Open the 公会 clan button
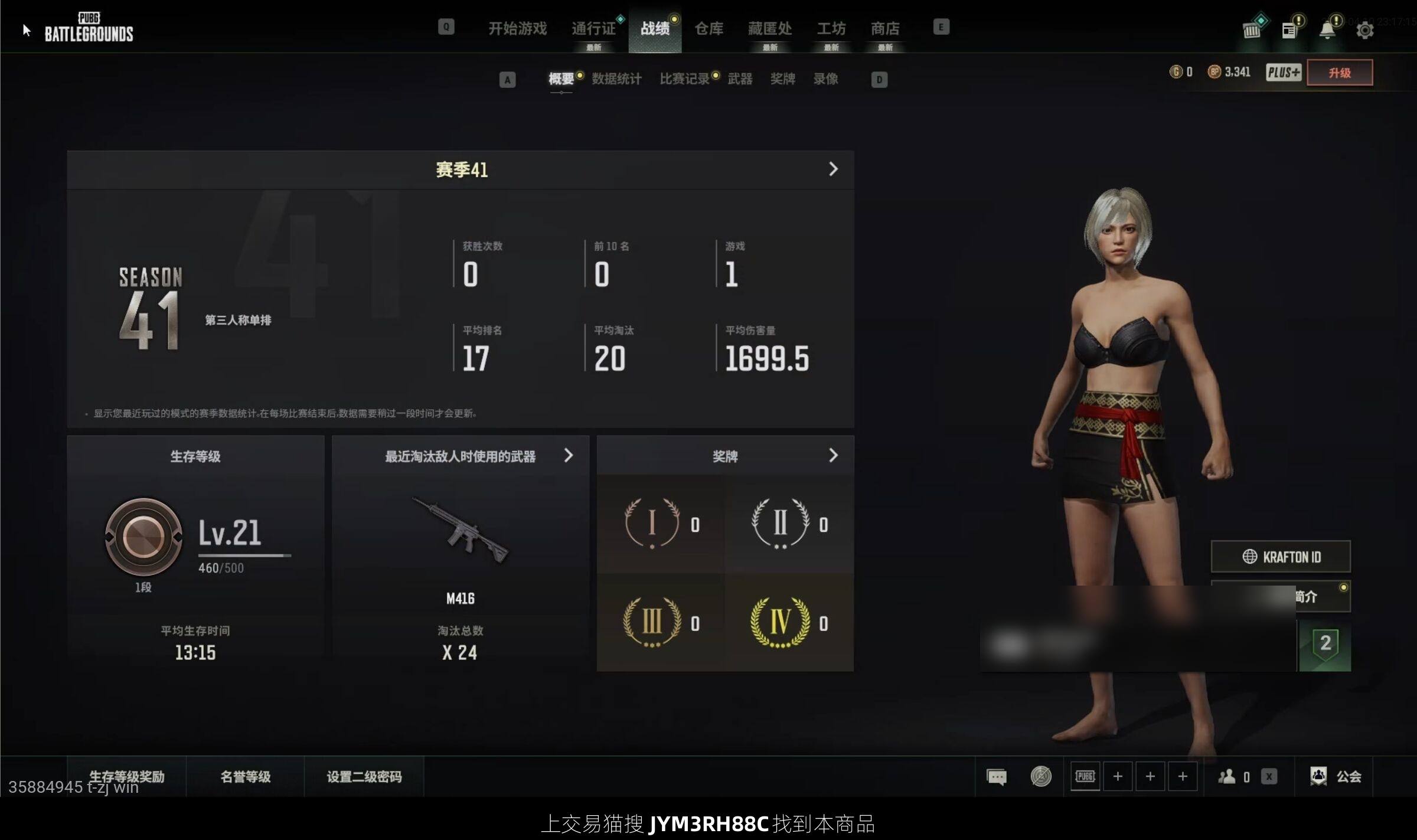 [x=1336, y=776]
